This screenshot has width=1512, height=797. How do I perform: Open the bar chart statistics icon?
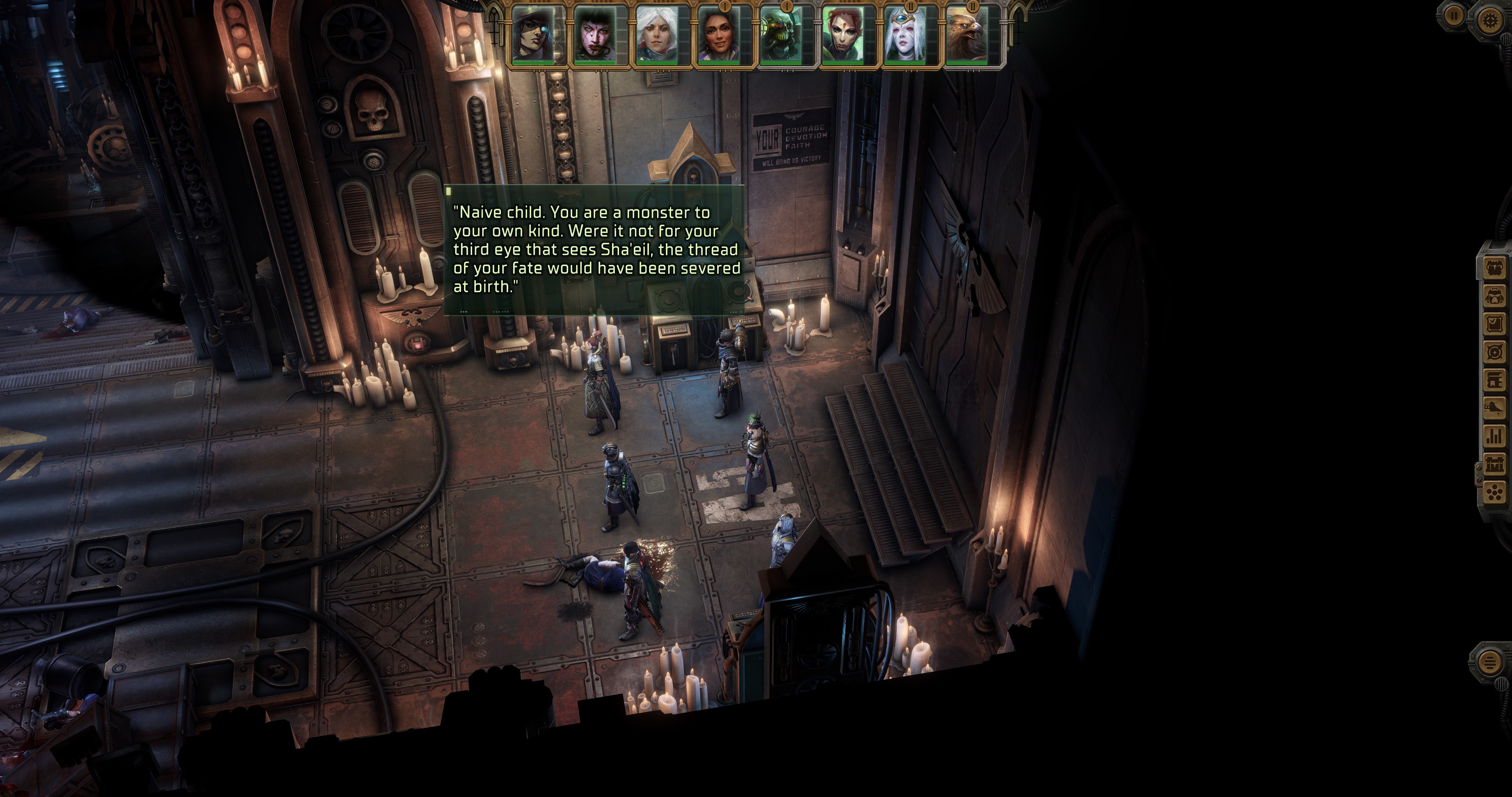point(1494,435)
